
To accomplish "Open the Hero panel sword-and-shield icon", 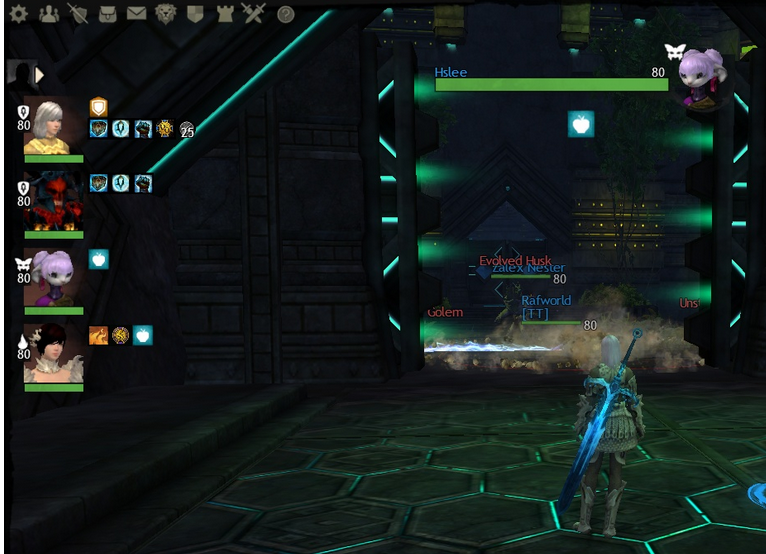I will point(77,14).
